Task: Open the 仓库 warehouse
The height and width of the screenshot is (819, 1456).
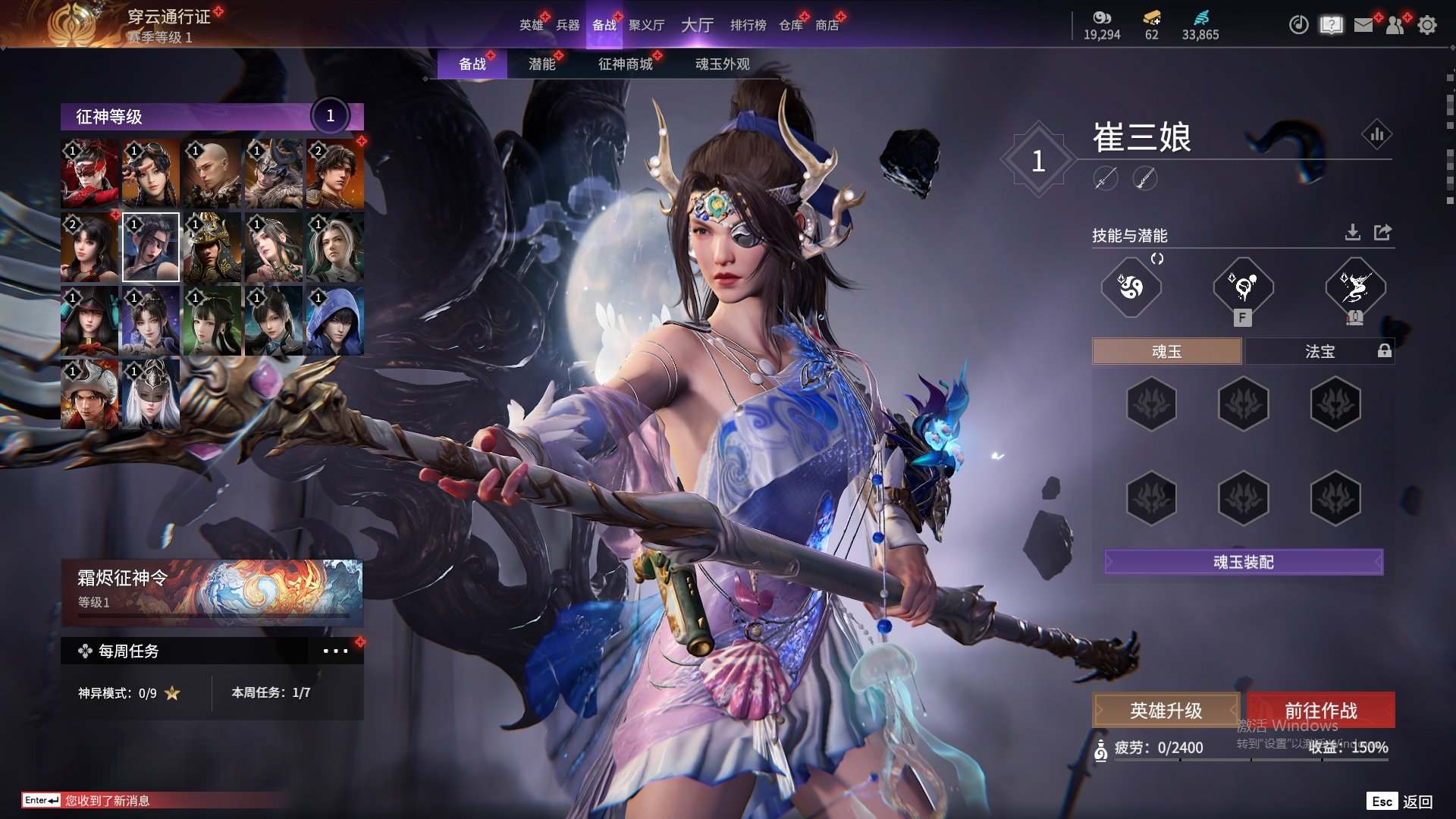Action: point(790,25)
